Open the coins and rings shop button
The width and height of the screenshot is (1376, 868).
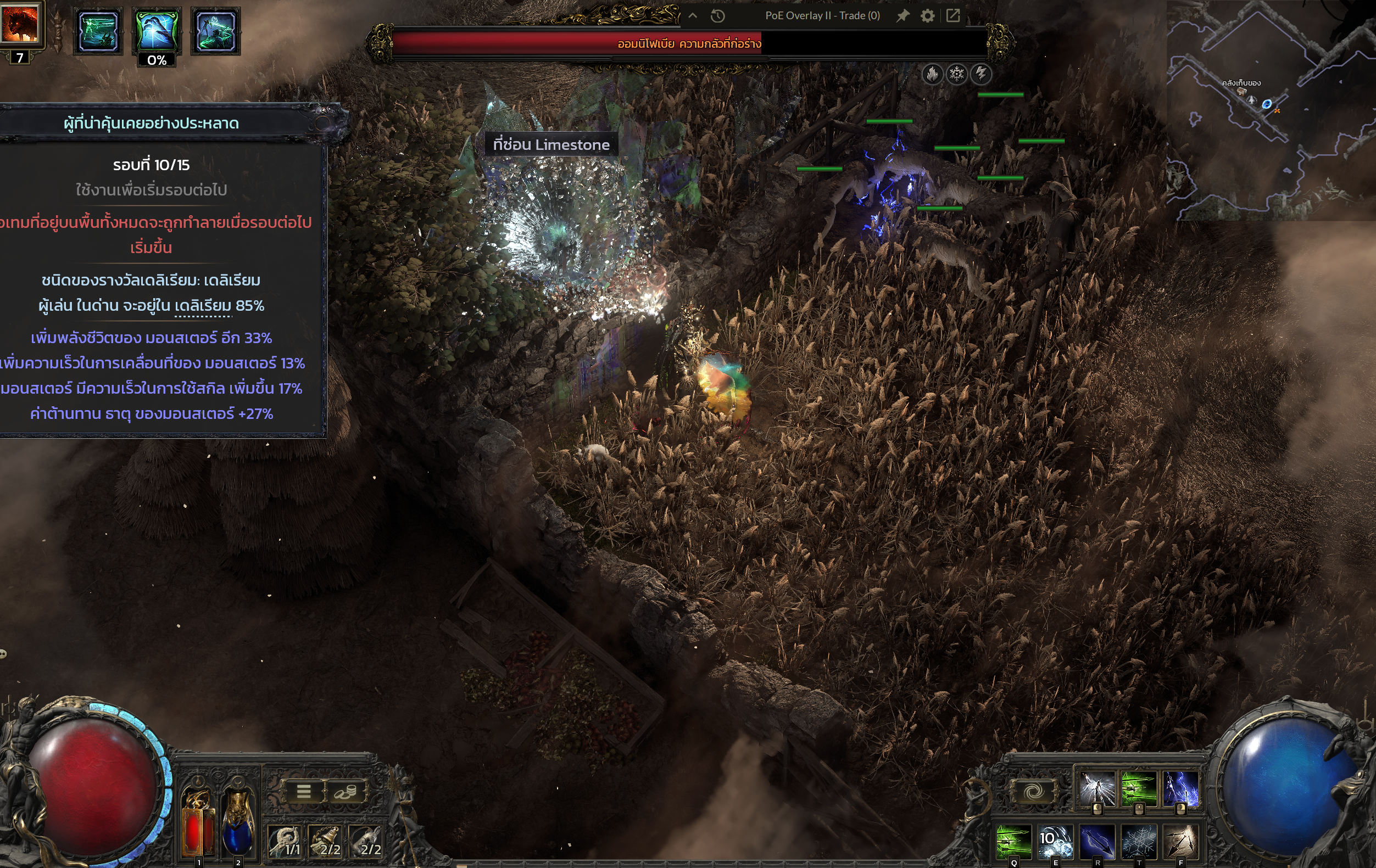pos(345,792)
